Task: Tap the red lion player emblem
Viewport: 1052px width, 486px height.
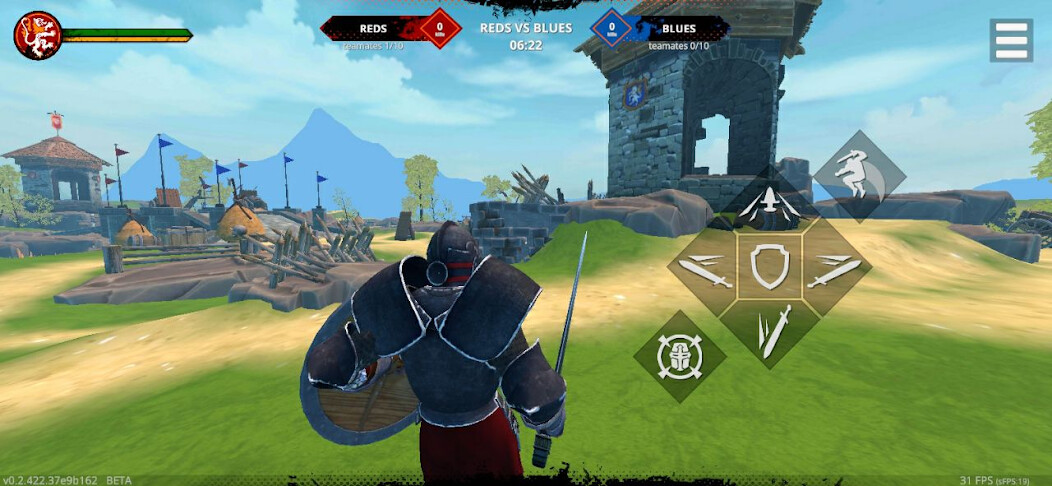Action: click(37, 36)
